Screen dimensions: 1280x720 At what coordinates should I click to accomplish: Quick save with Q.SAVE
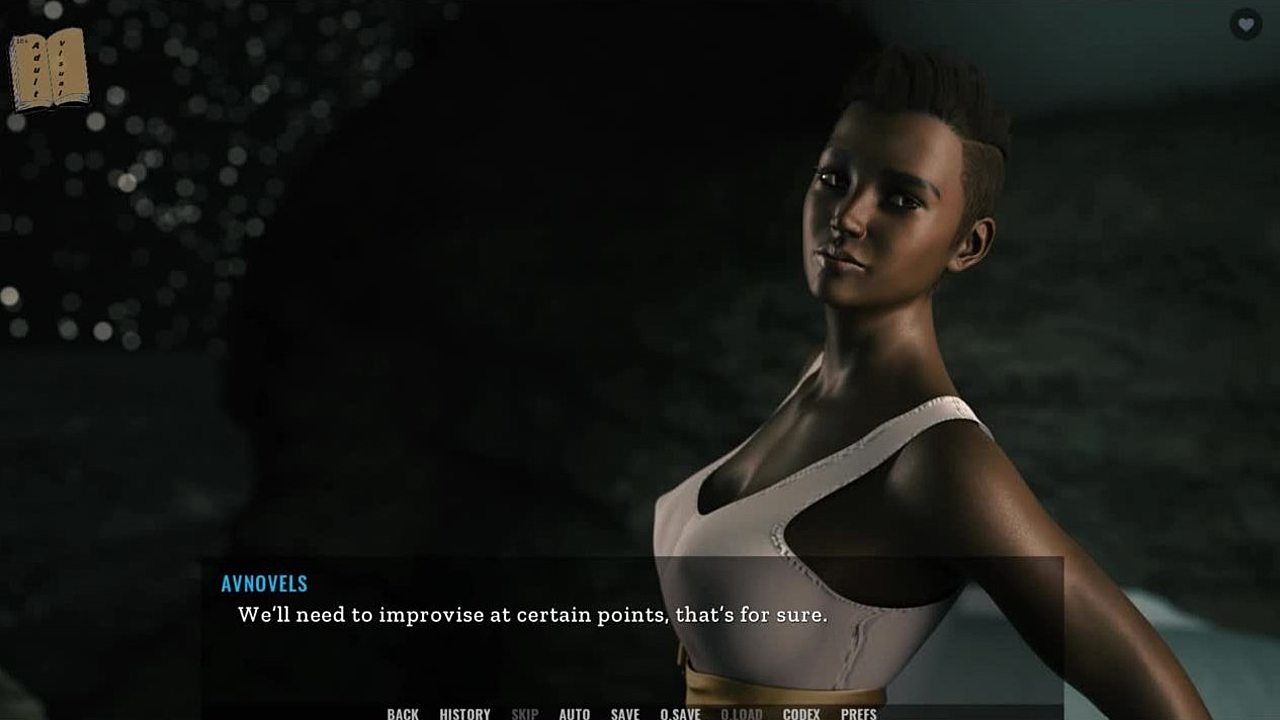680,713
